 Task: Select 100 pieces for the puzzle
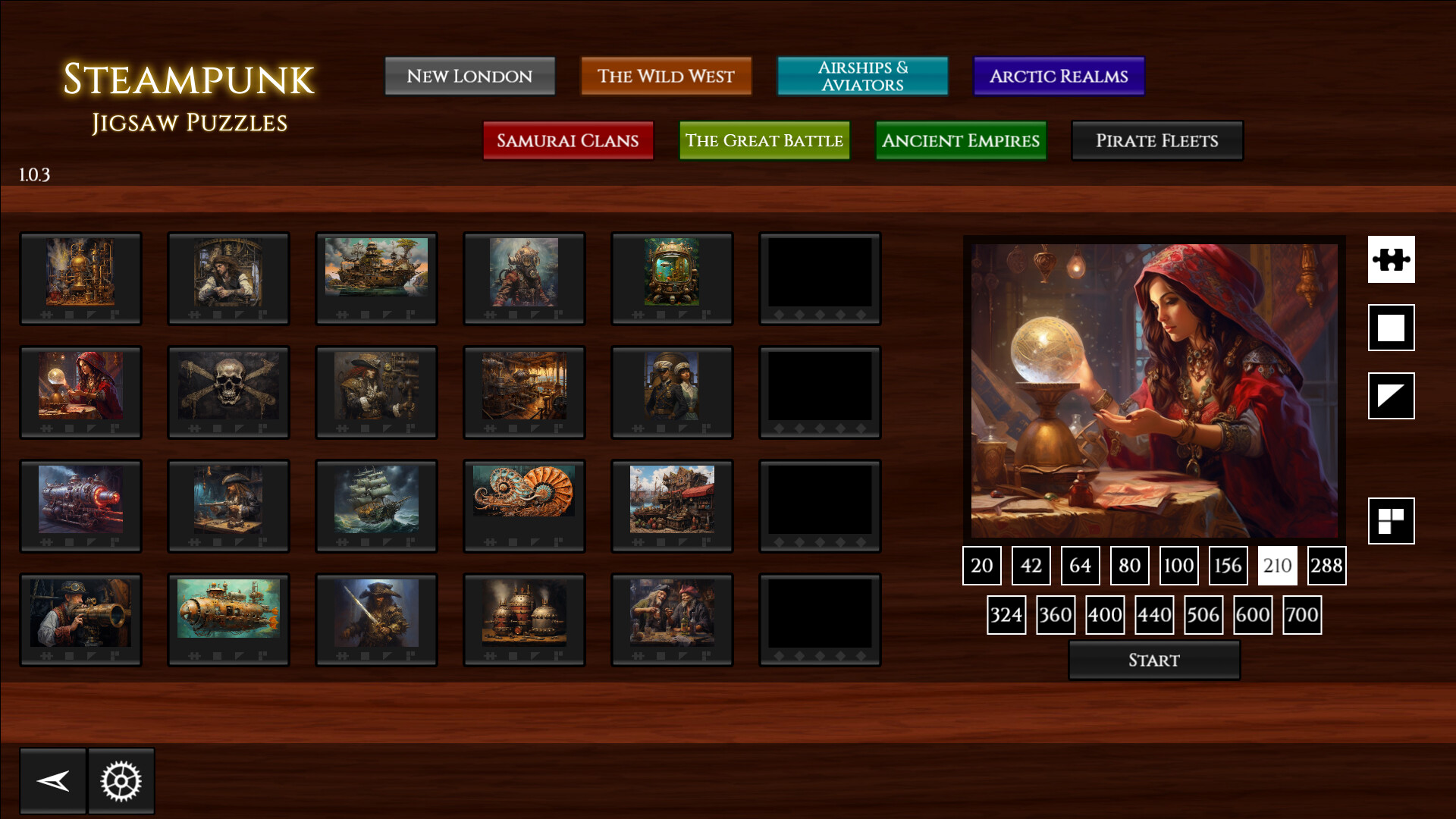coord(1178,566)
